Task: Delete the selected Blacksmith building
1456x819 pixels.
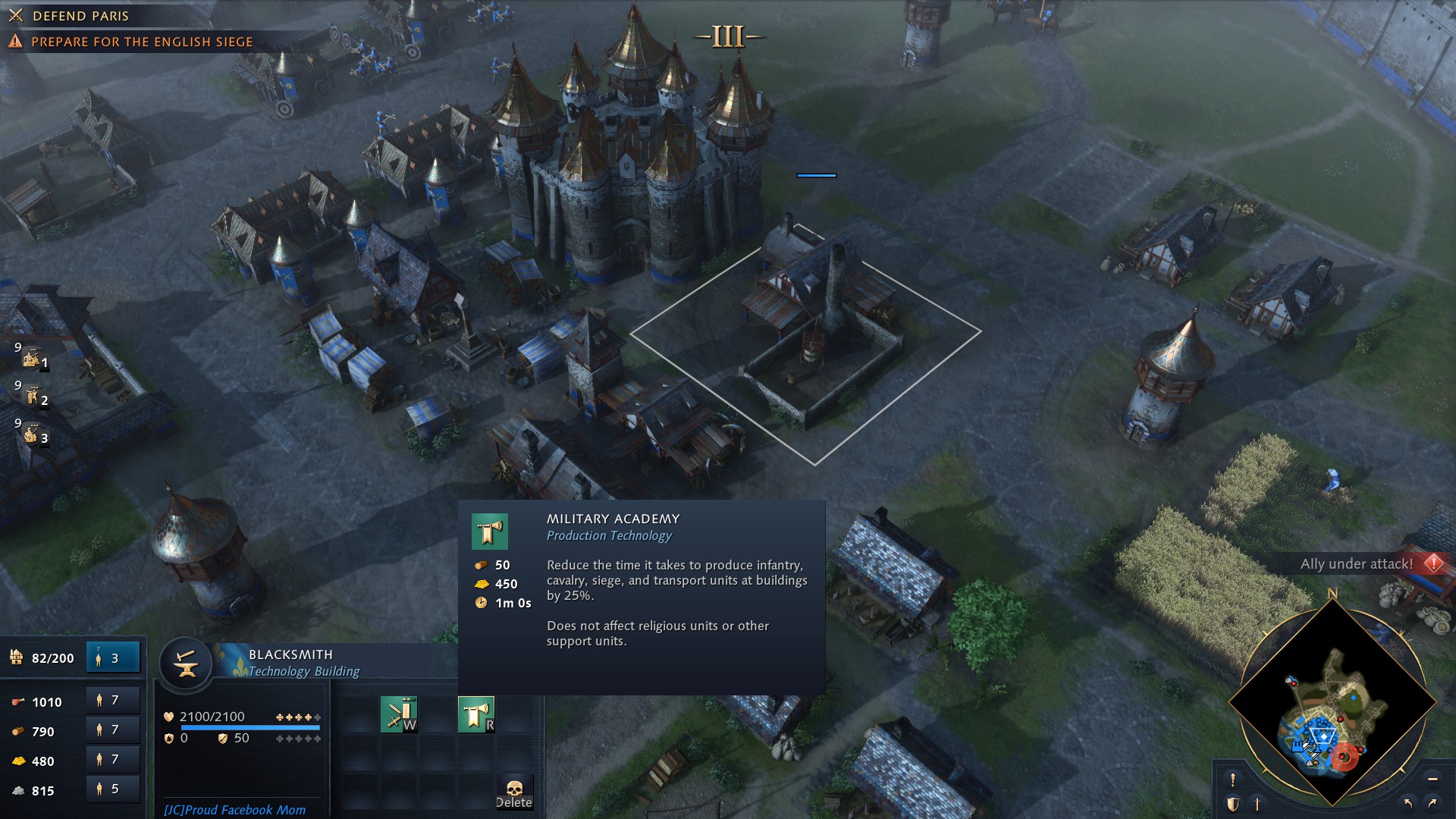Action: 514,792
